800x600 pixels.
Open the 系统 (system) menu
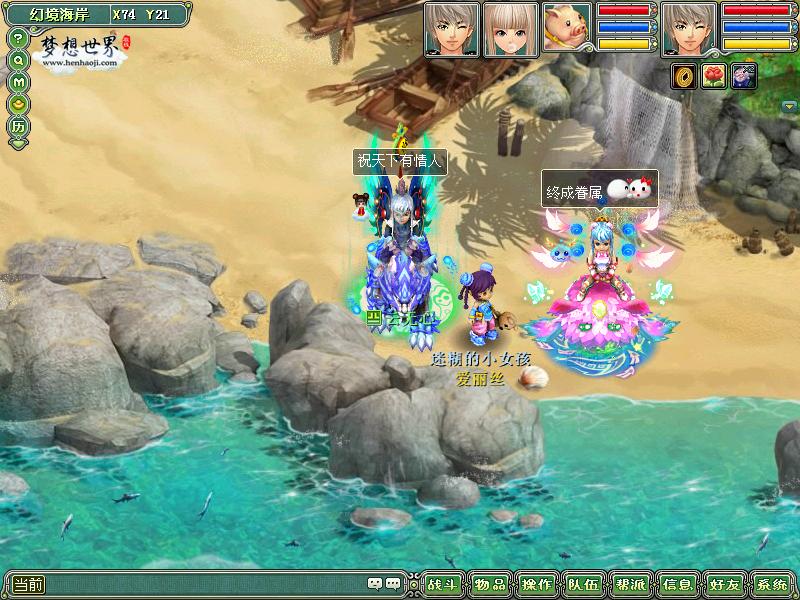pos(771,584)
